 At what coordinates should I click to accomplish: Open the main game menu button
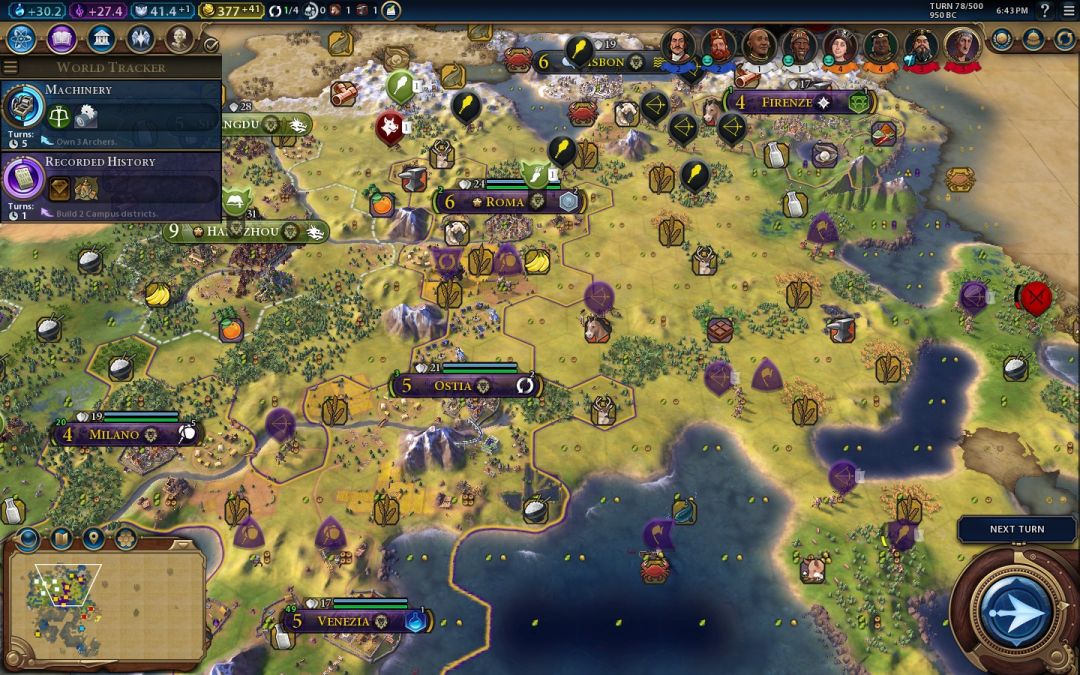[1069, 10]
